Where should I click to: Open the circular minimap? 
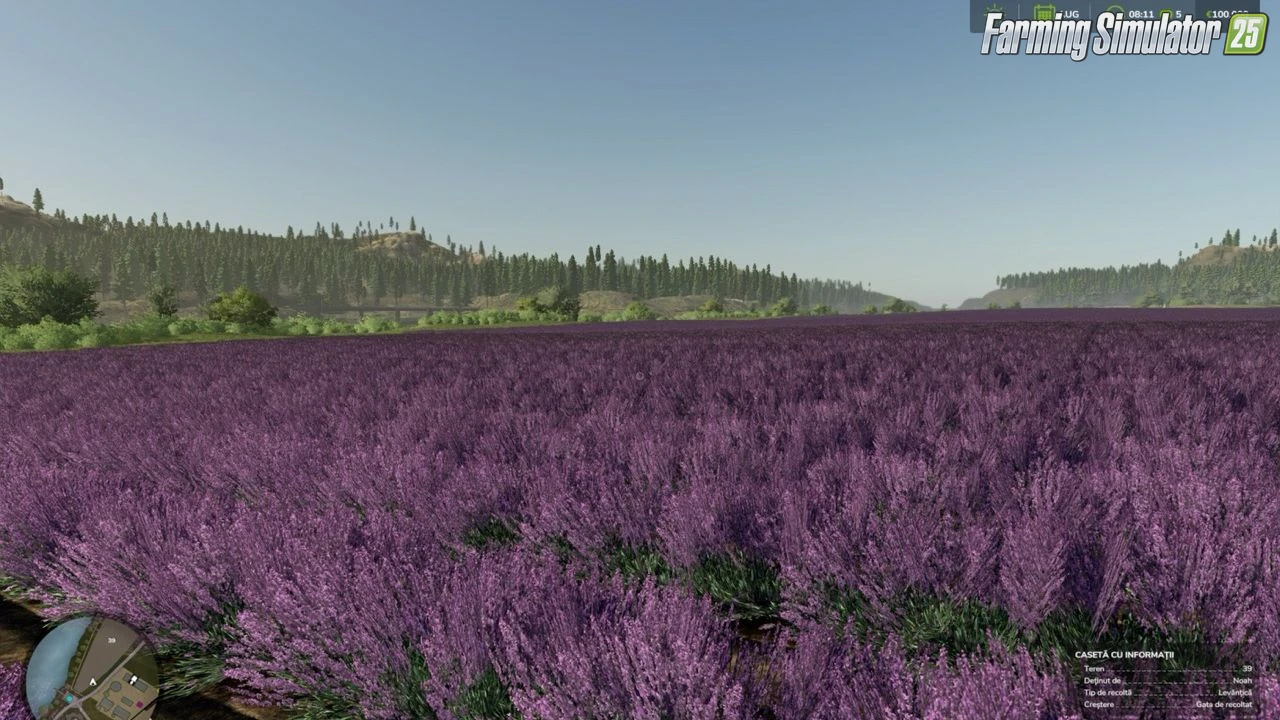coord(92,667)
